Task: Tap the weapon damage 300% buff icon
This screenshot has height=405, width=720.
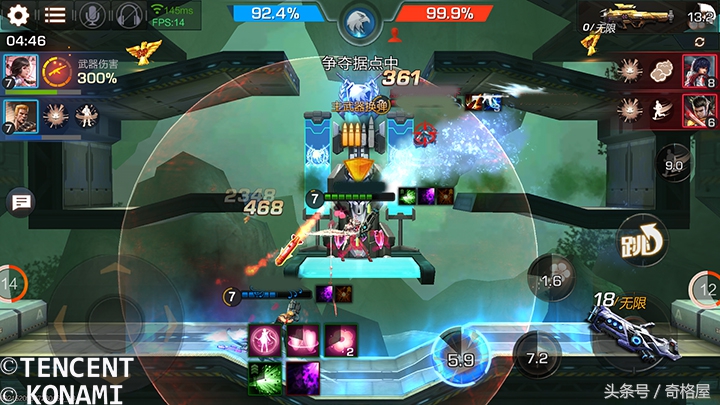Action: [58, 71]
